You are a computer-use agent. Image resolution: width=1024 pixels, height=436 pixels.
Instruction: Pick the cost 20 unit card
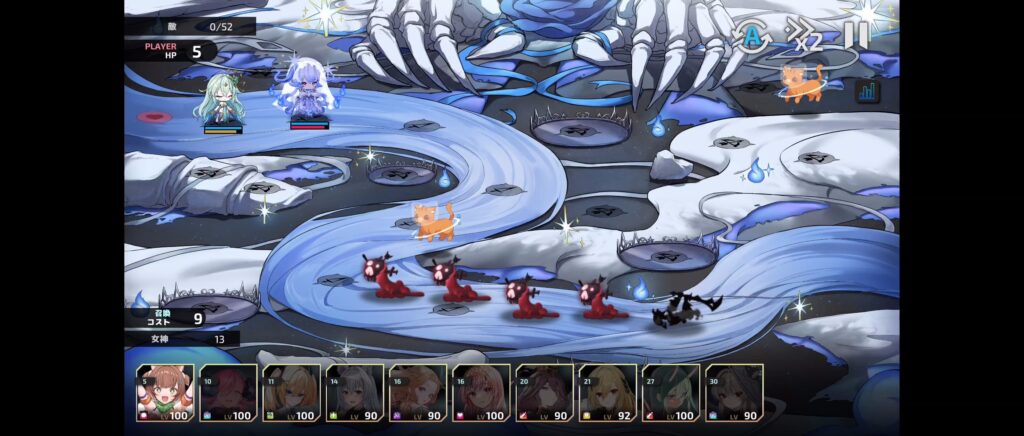[545, 393]
